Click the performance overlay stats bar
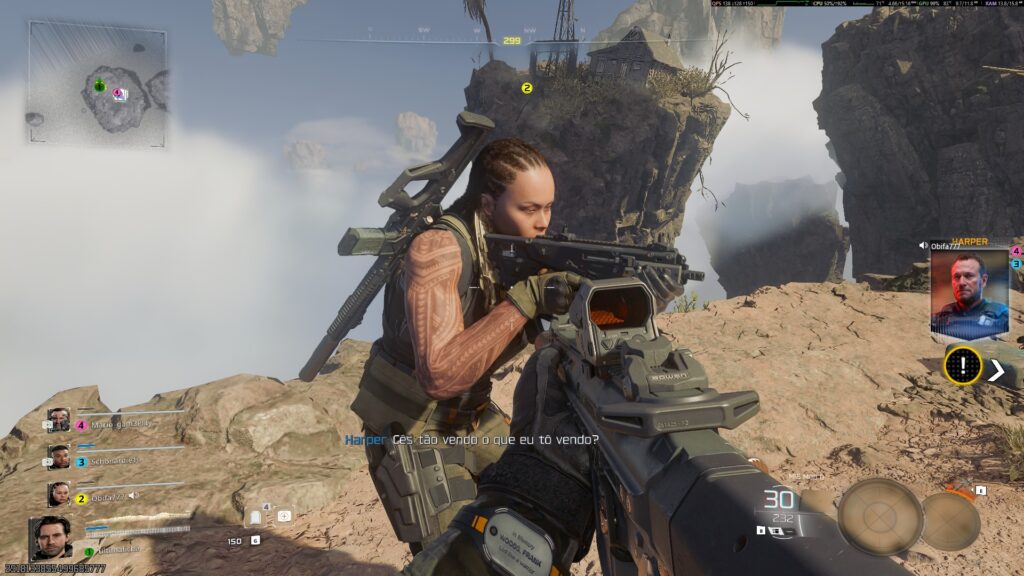Viewport: 1024px width, 576px height. [865, 4]
